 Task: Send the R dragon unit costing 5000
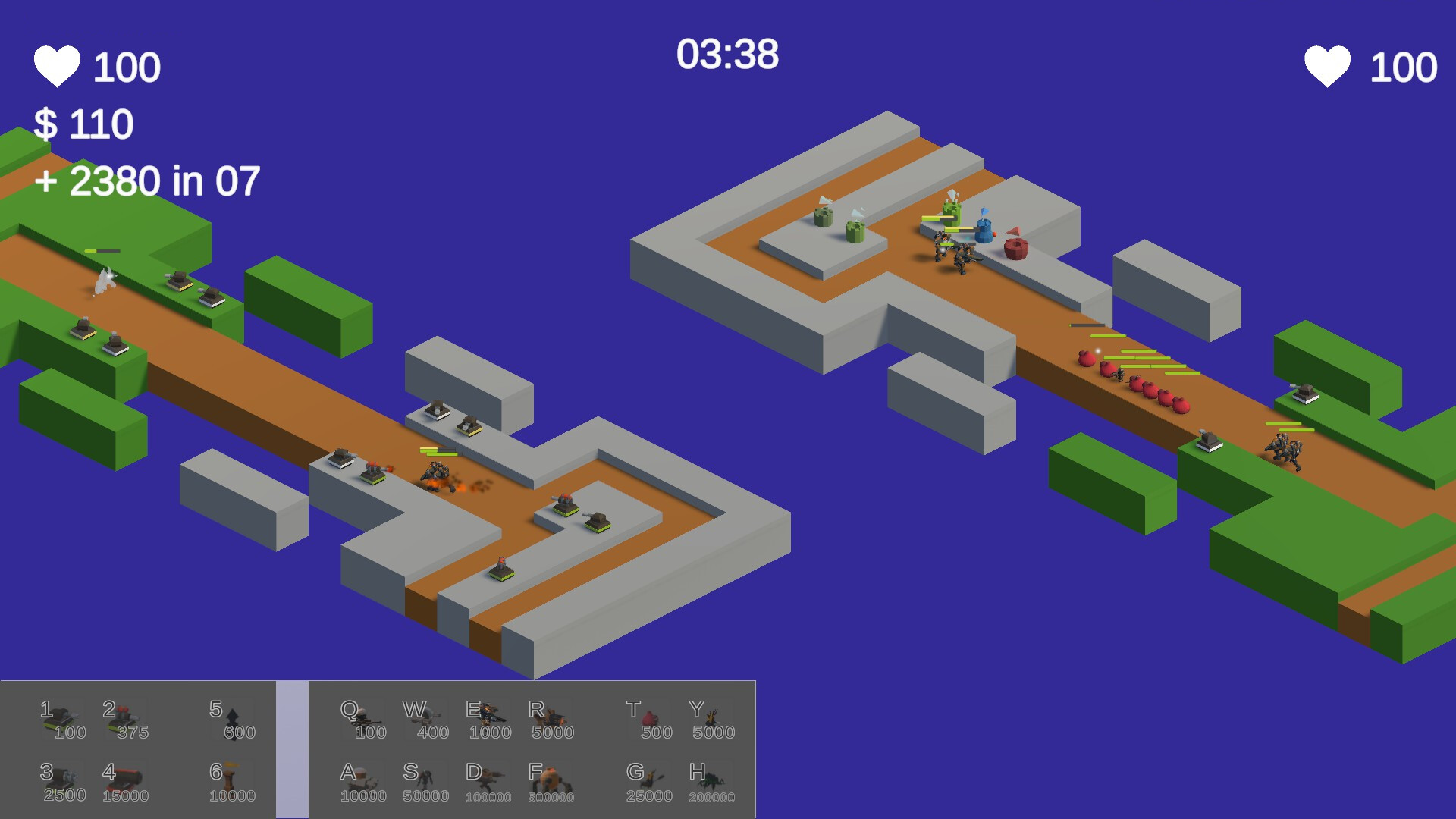(x=552, y=717)
